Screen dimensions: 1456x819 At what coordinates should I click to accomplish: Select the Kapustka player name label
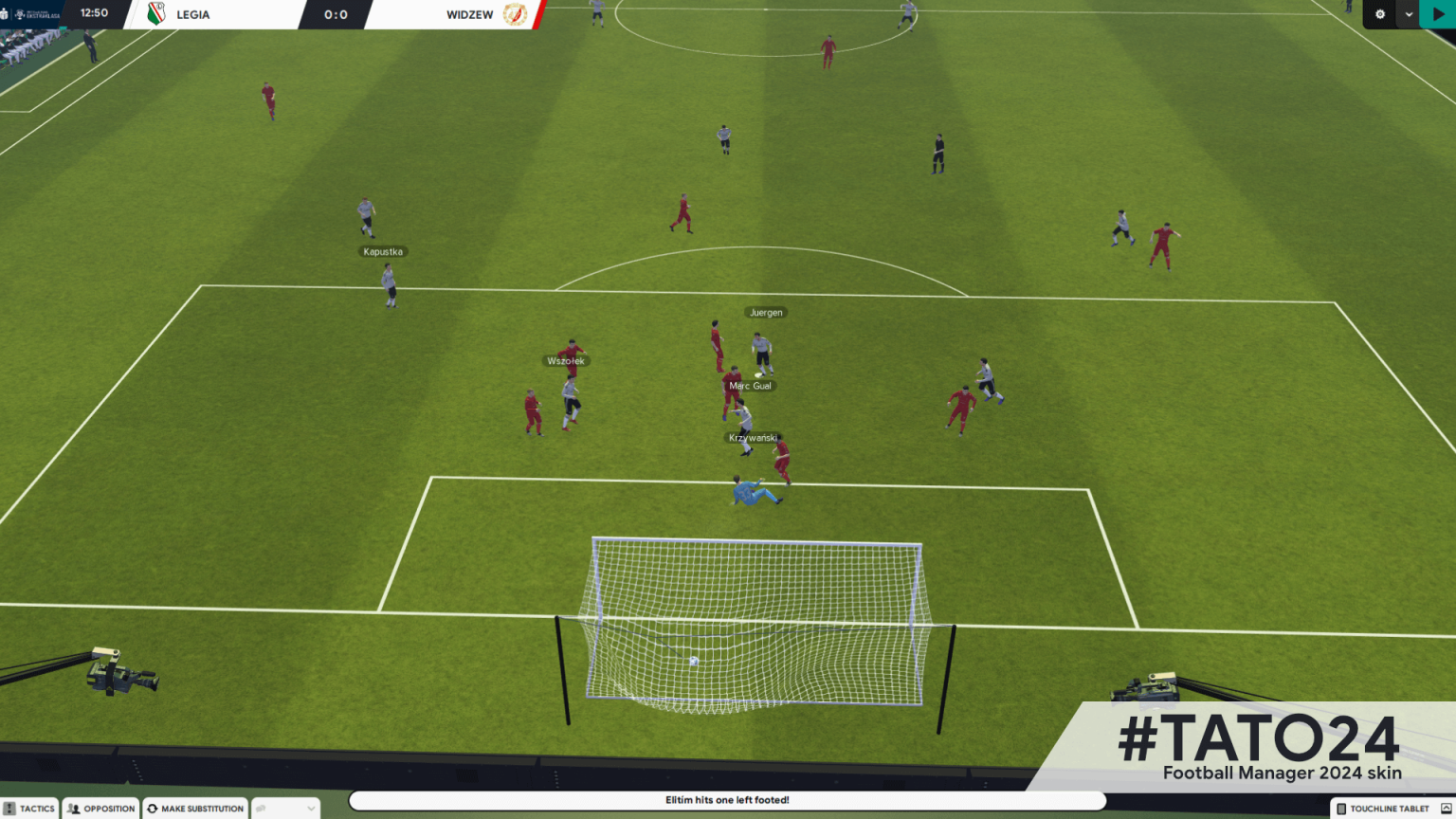click(383, 251)
